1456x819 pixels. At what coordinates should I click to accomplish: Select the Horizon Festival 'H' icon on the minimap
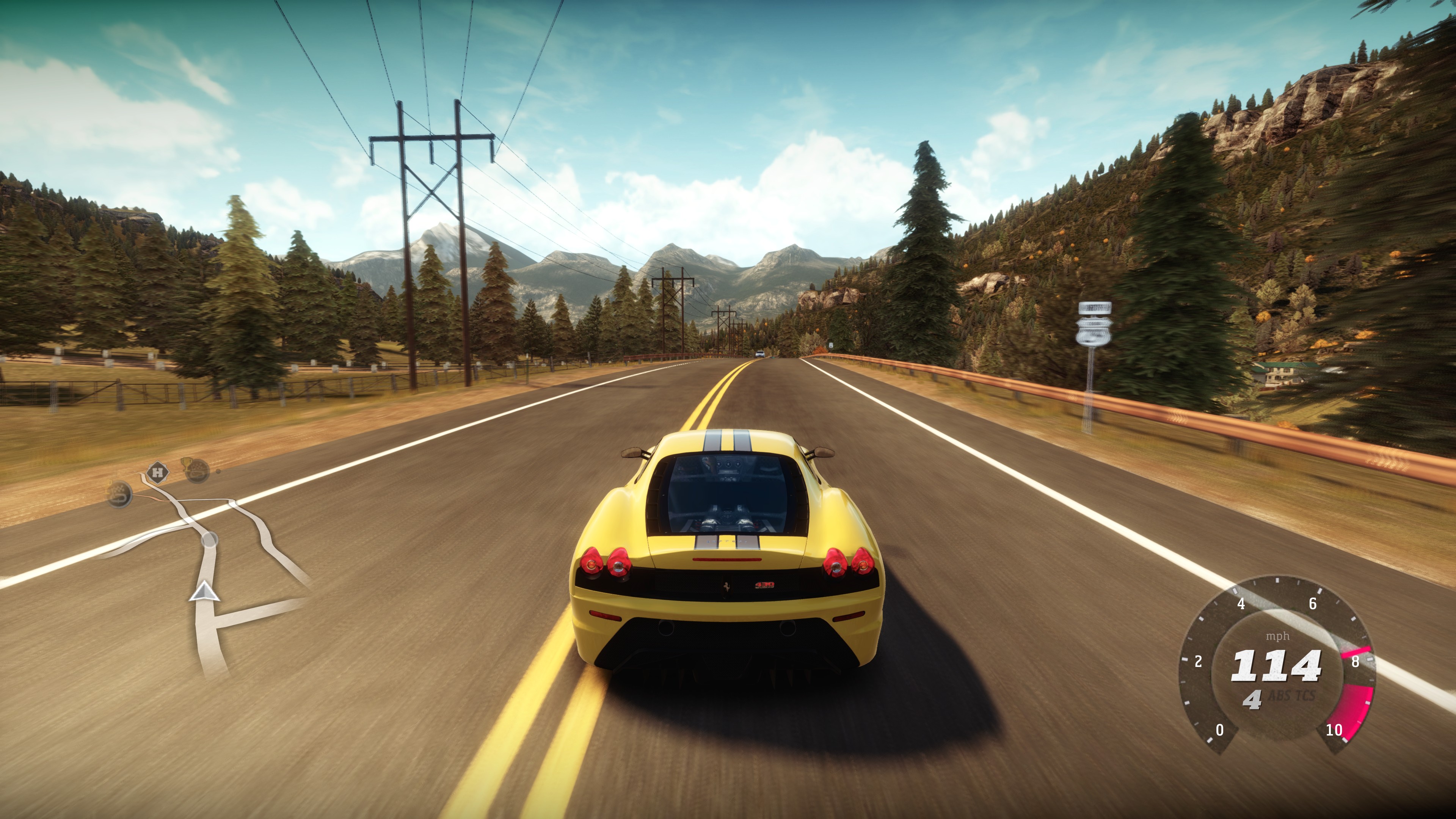[158, 472]
